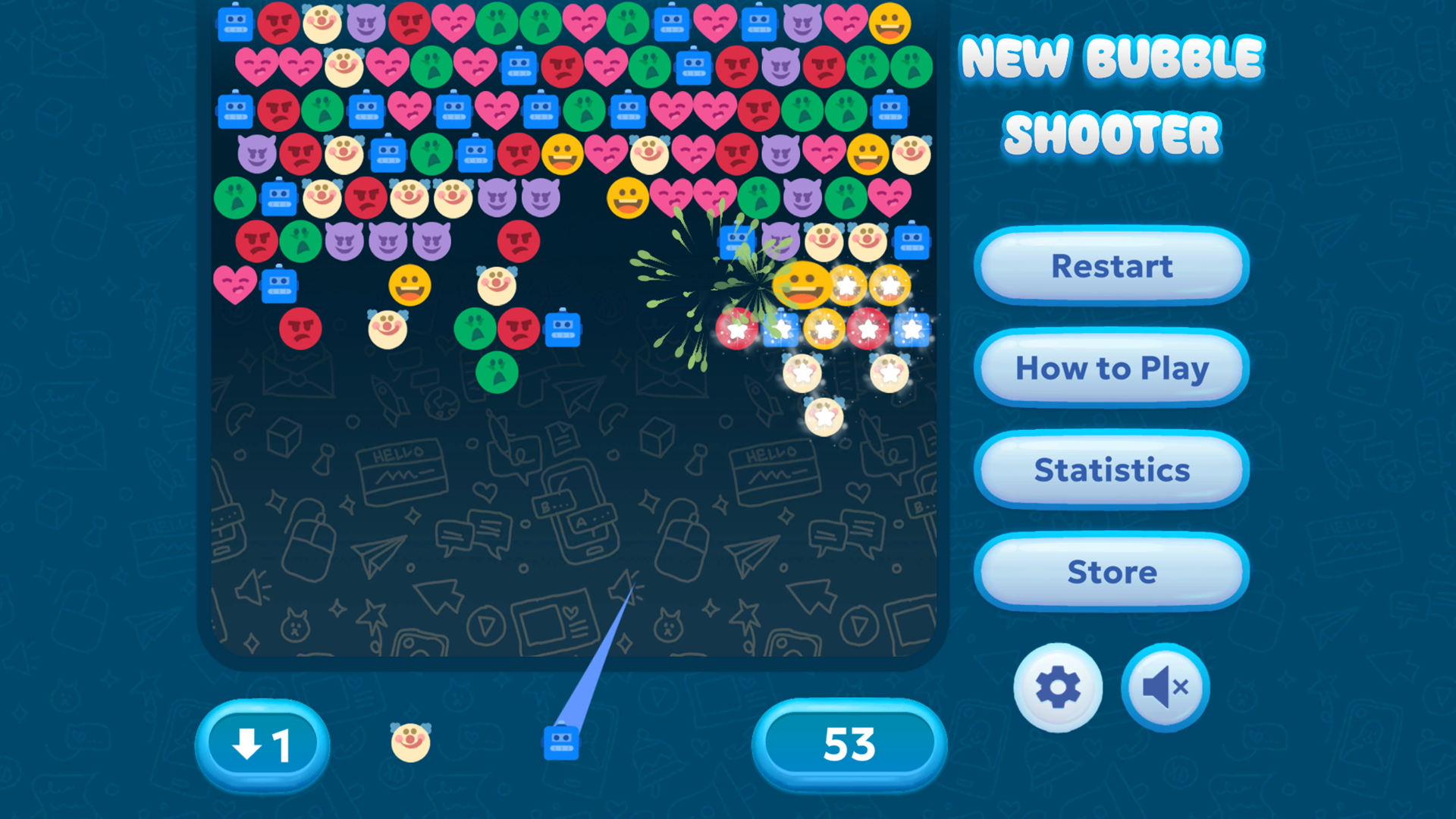View the Statistics page
Screen dimensions: 1456x819
[x=1110, y=470]
